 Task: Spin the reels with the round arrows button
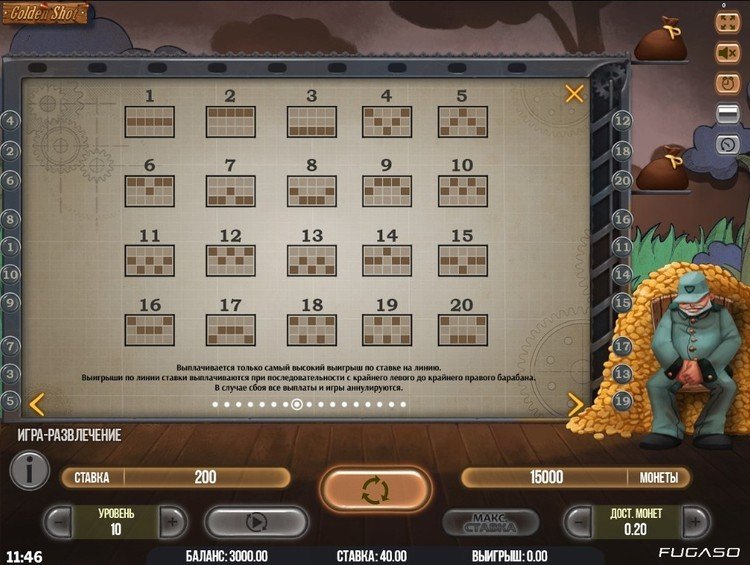(x=375, y=490)
